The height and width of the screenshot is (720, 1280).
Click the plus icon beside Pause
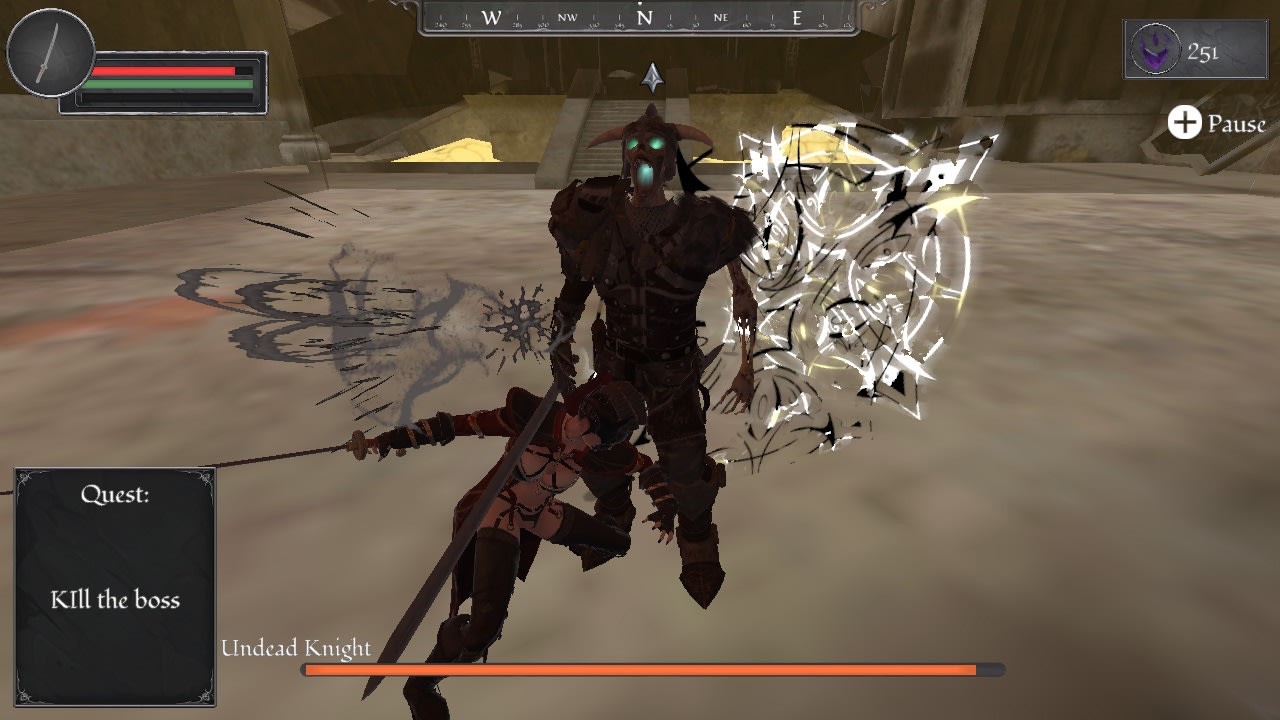[x=1185, y=123]
